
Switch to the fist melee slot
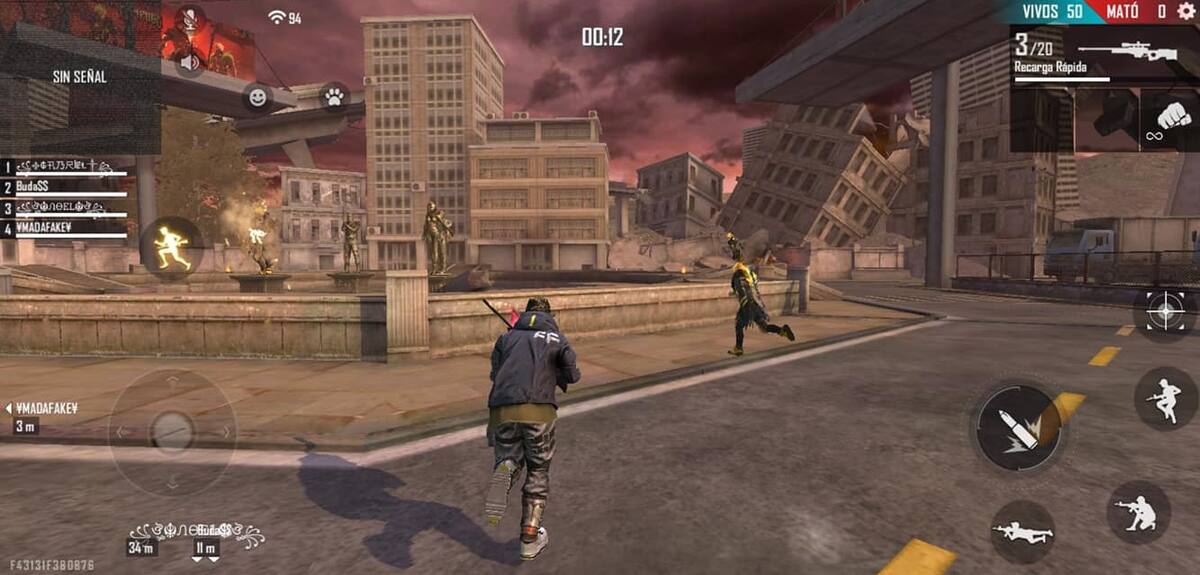click(x=1168, y=121)
